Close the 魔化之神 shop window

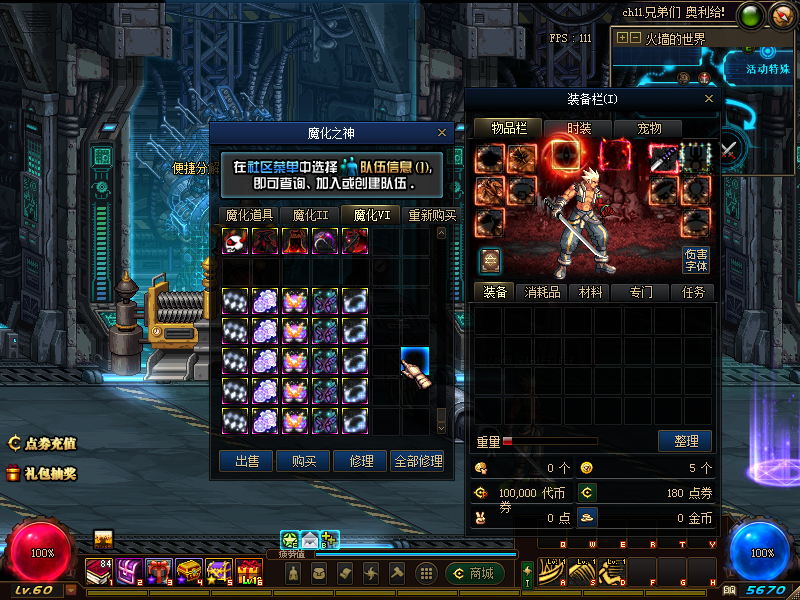[442, 133]
